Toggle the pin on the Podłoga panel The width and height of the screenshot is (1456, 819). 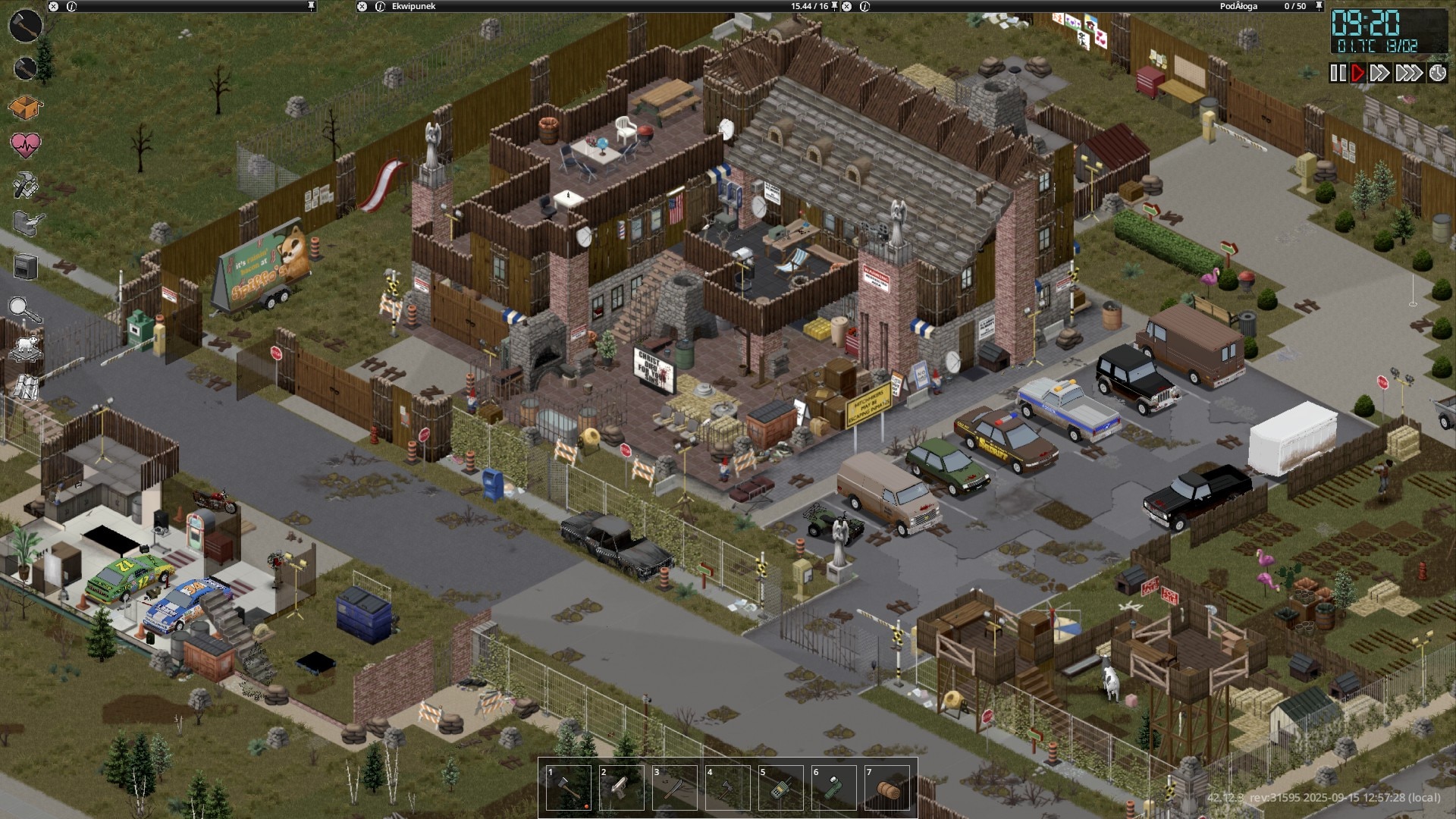1319,6
